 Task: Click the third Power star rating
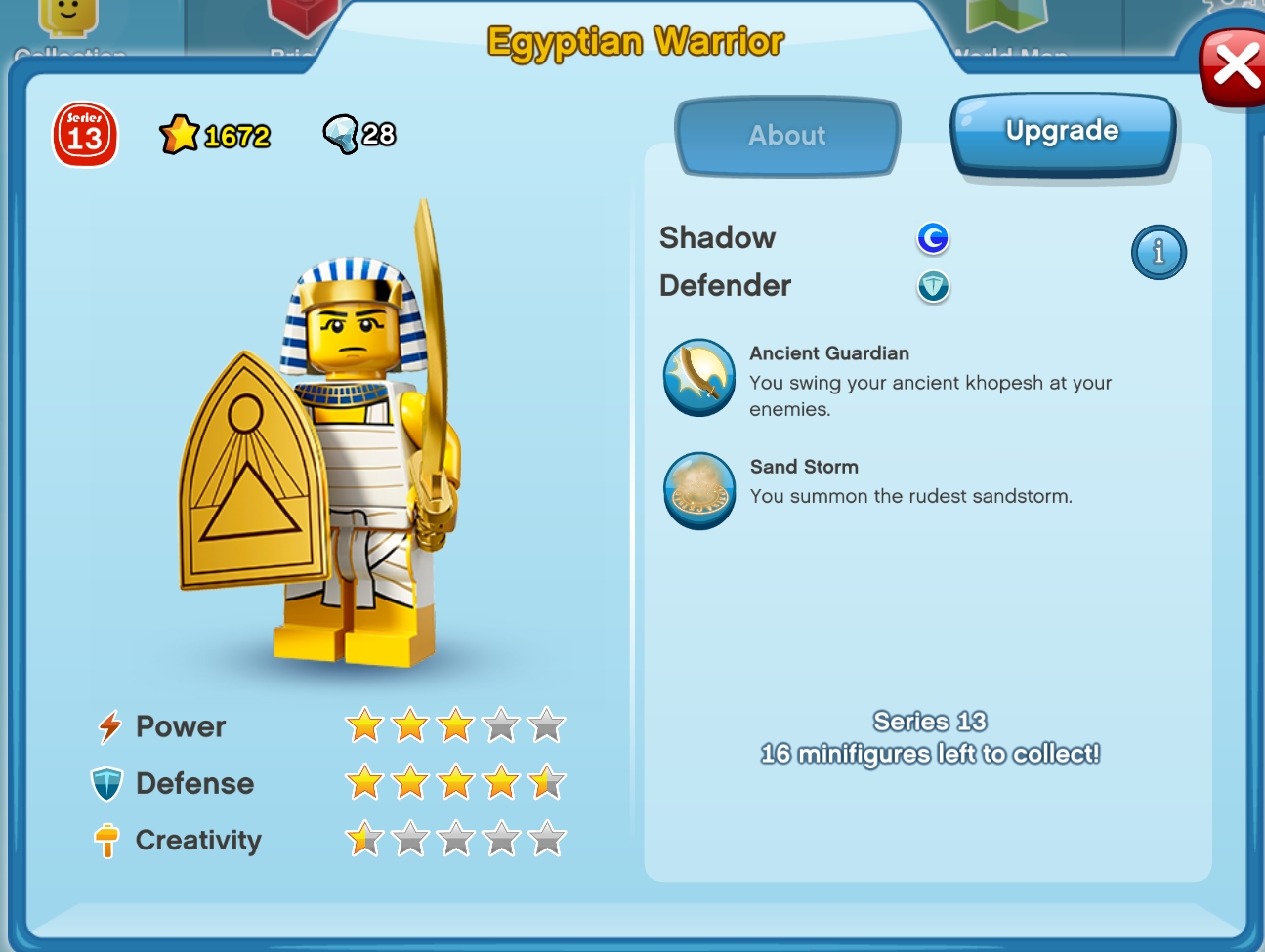(x=454, y=725)
